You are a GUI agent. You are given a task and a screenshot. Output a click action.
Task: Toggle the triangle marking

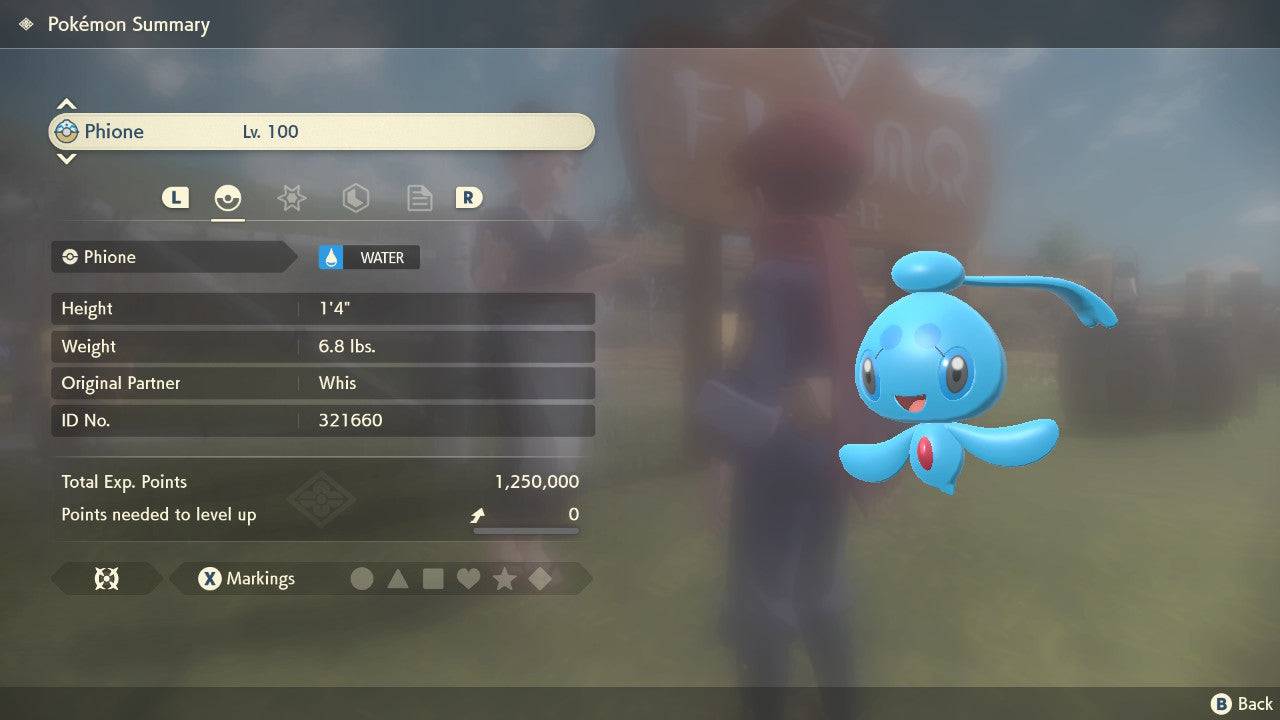(398, 579)
